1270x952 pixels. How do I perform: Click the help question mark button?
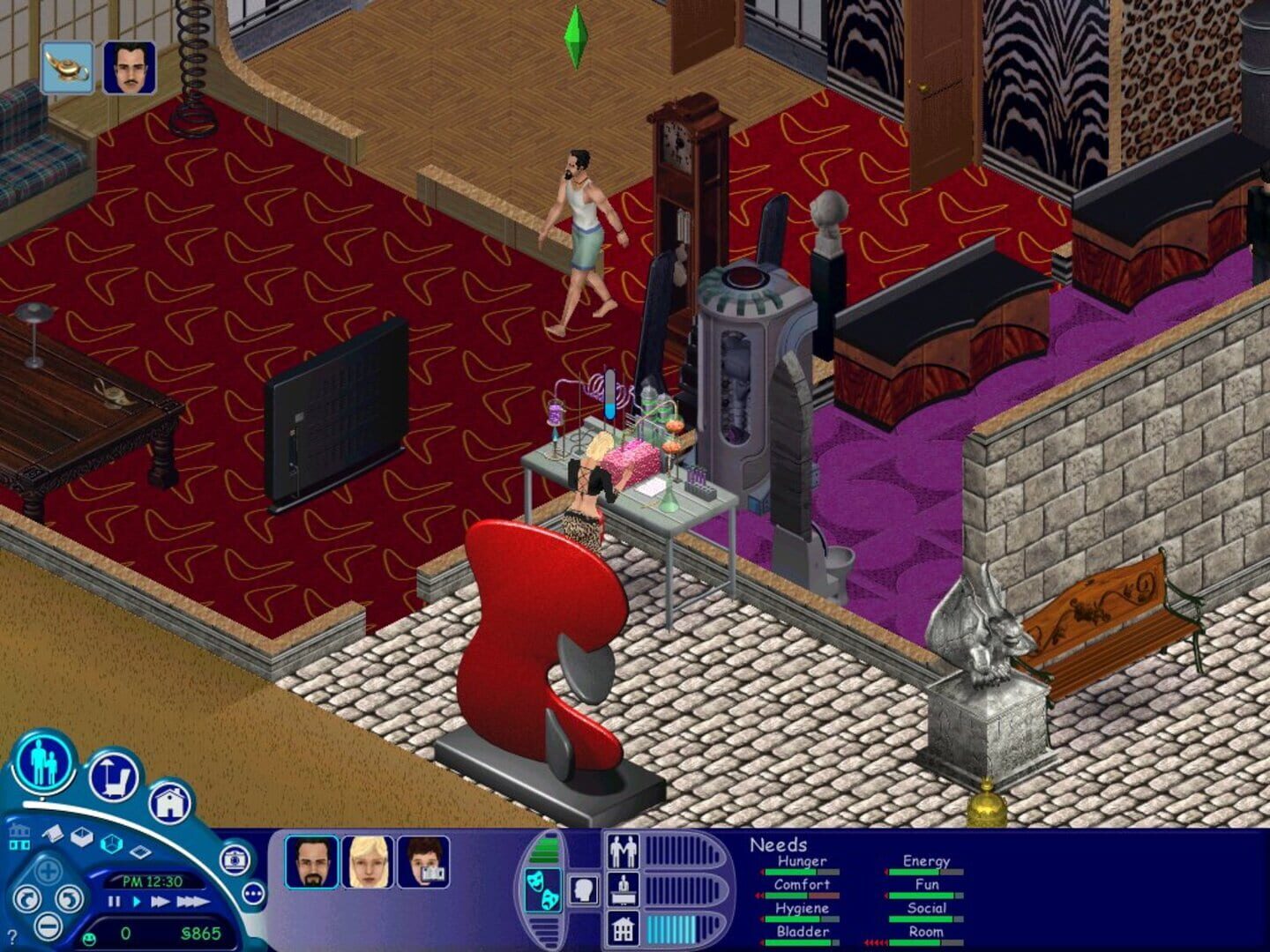click(12, 936)
